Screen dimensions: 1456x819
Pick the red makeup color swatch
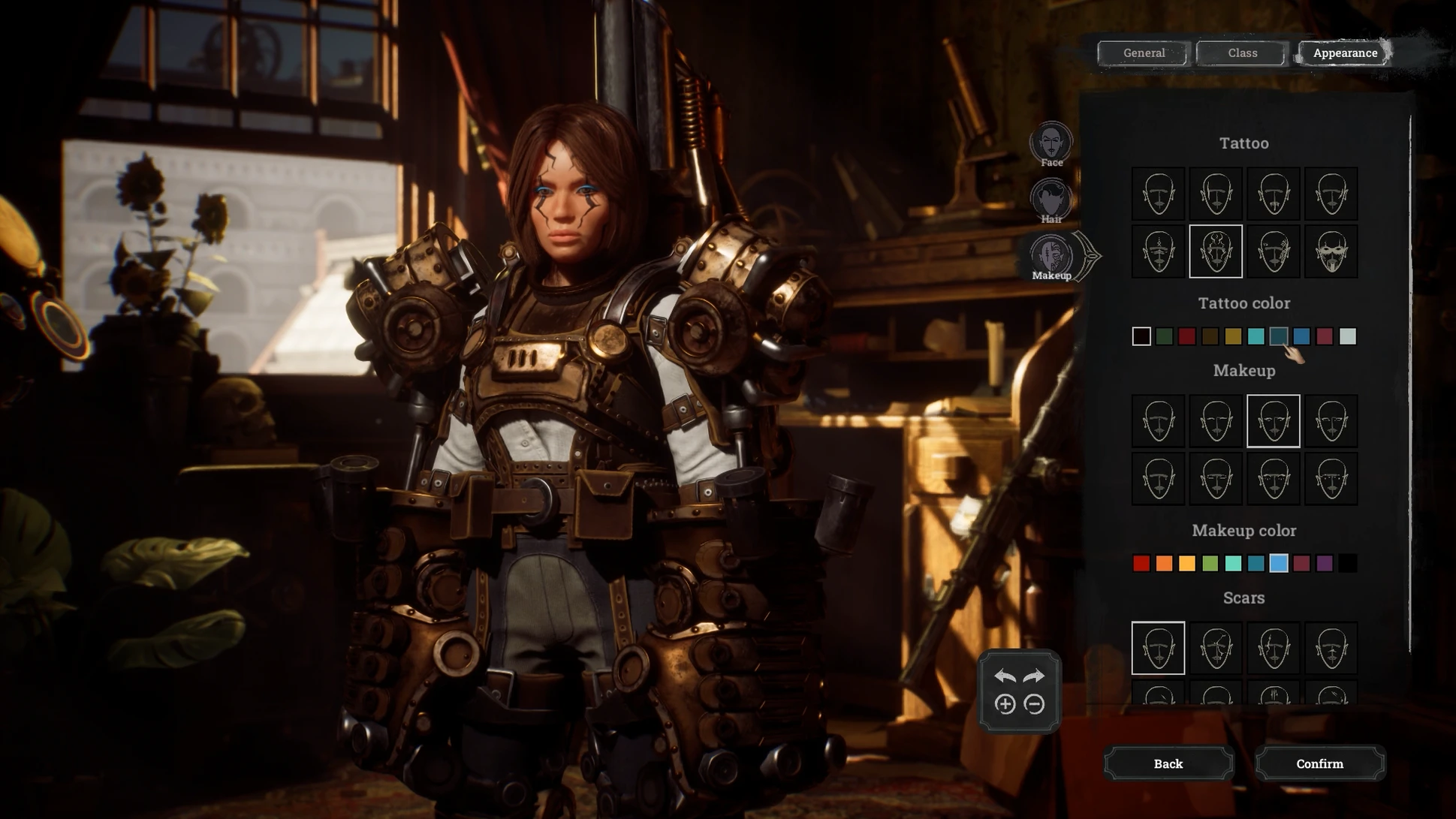coord(1141,564)
